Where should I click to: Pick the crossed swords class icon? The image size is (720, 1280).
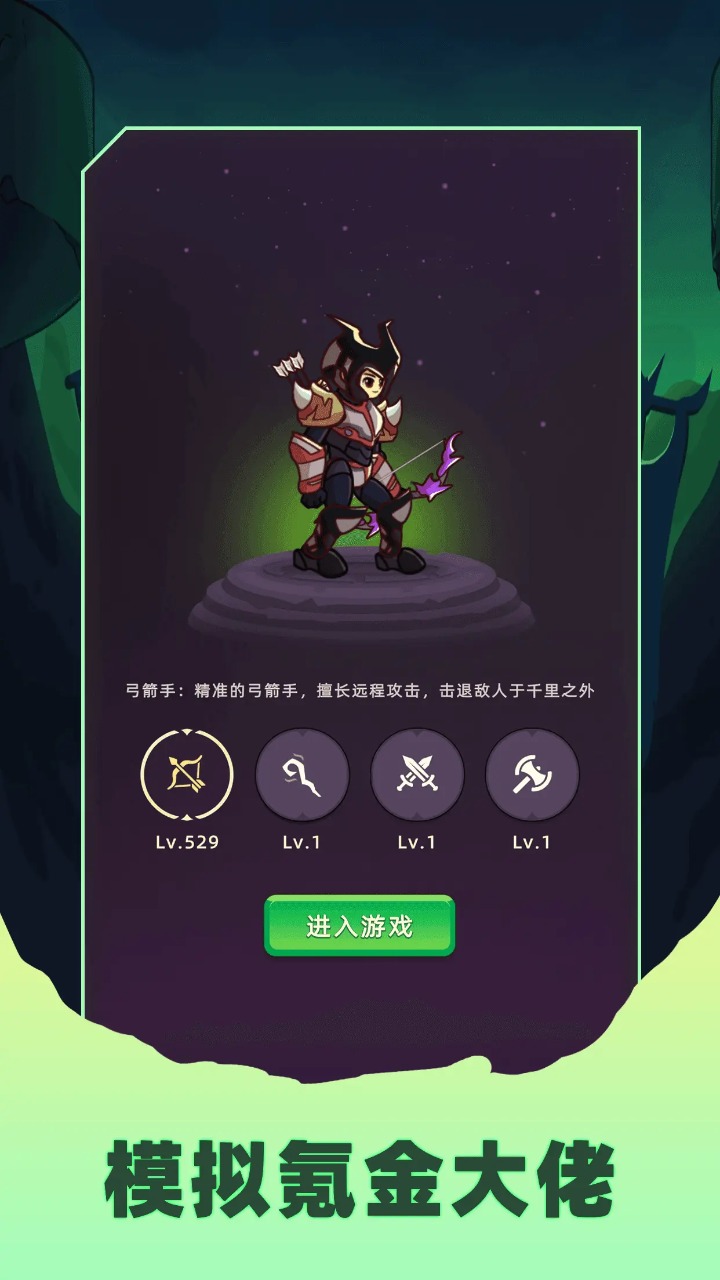pyautogui.click(x=417, y=774)
